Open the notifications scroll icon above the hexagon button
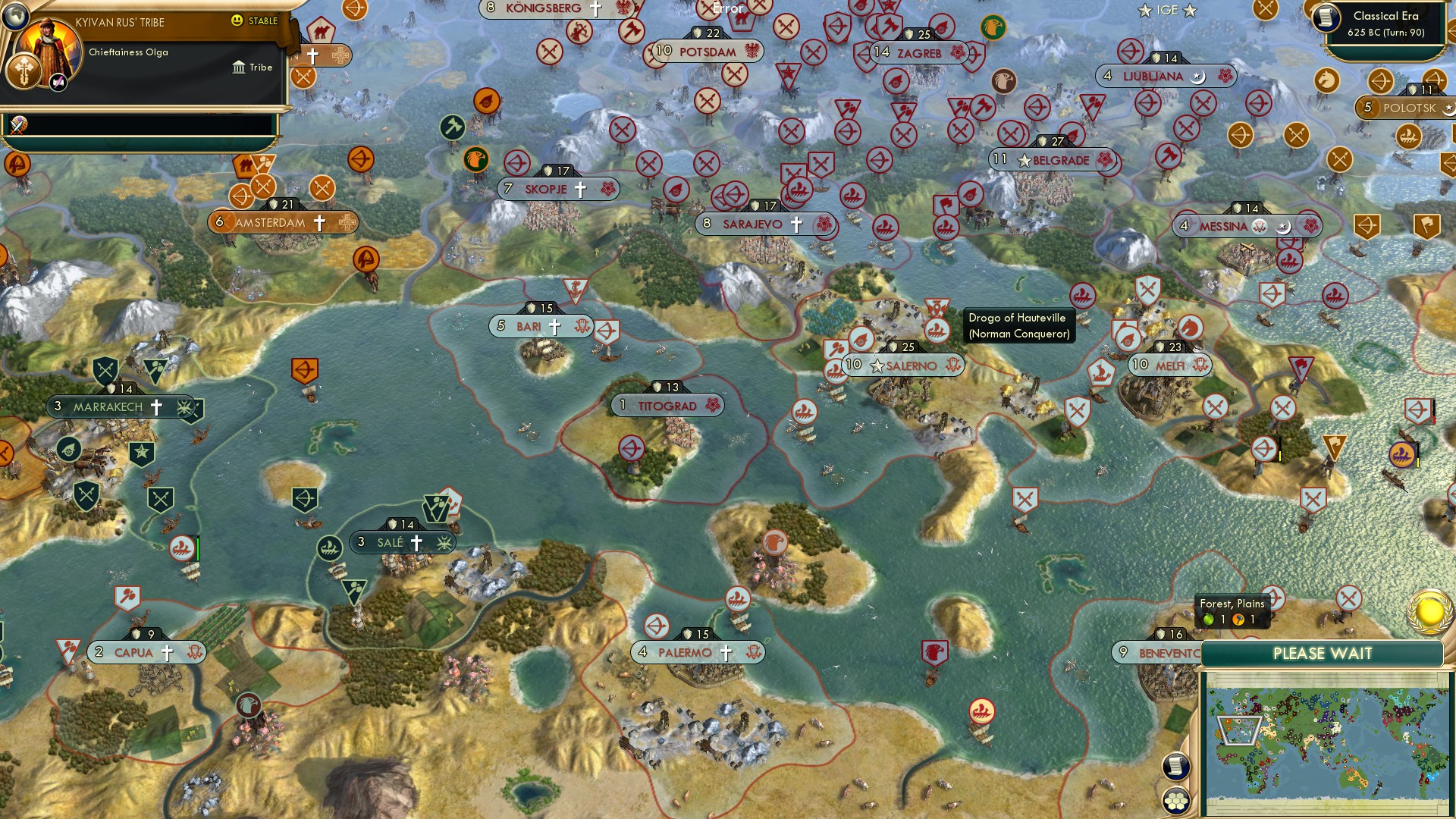The image size is (1456, 819). (x=1176, y=765)
